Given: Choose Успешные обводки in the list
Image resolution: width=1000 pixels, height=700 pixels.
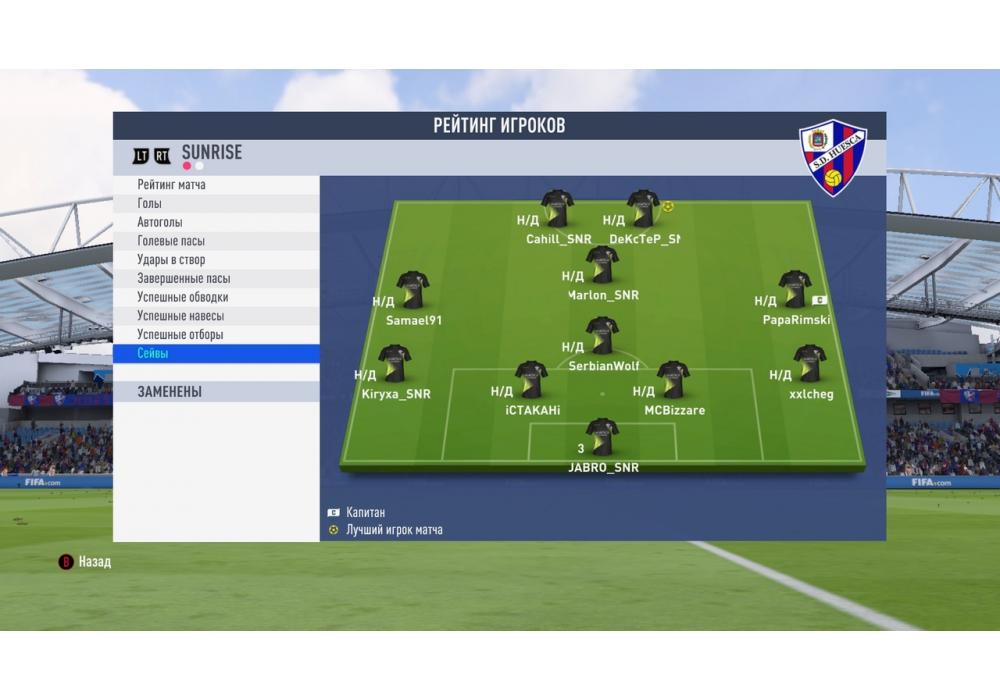Looking at the screenshot, I should pyautogui.click(x=183, y=297).
